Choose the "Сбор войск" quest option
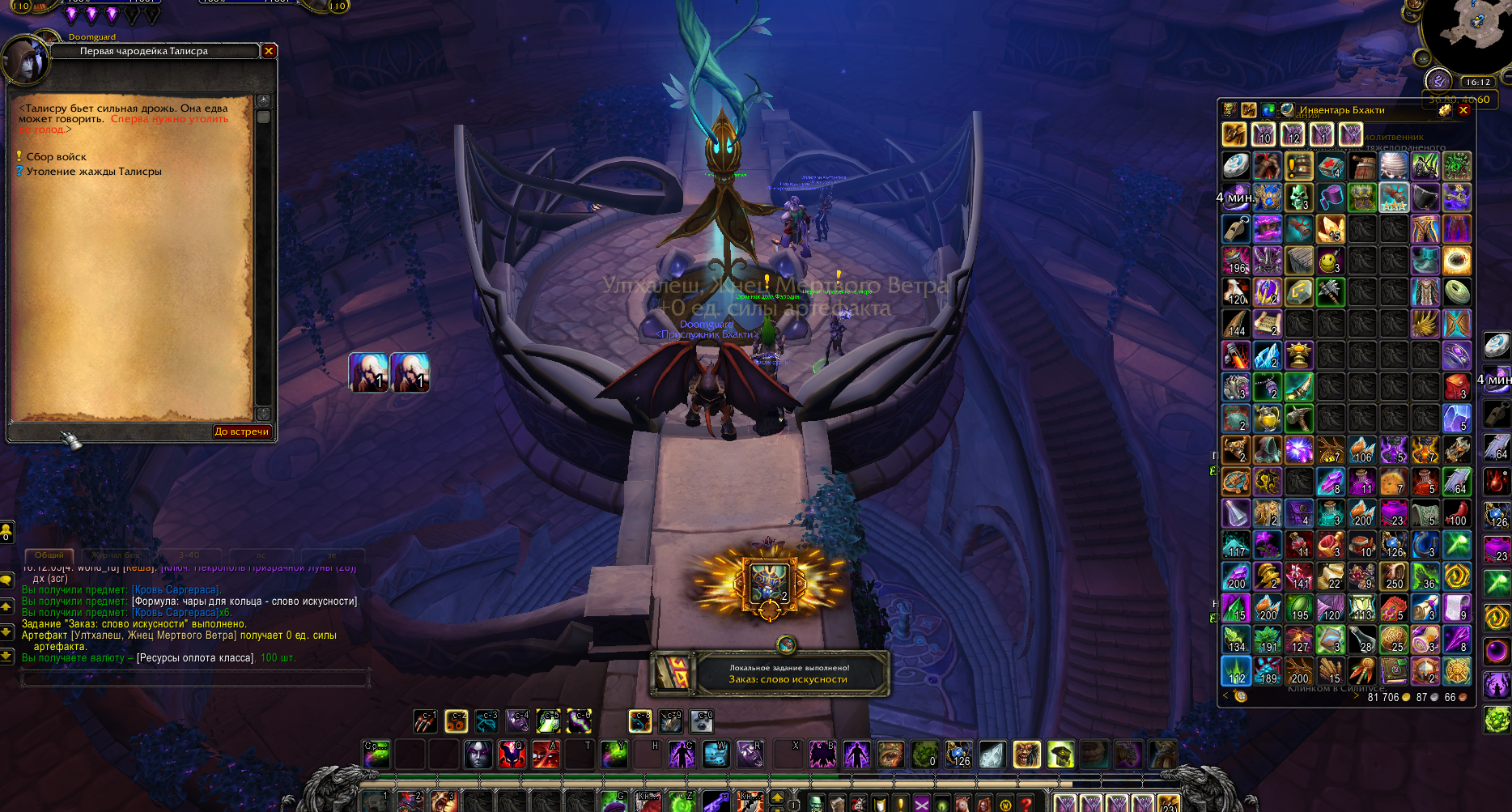The height and width of the screenshot is (812, 1512). (x=56, y=157)
